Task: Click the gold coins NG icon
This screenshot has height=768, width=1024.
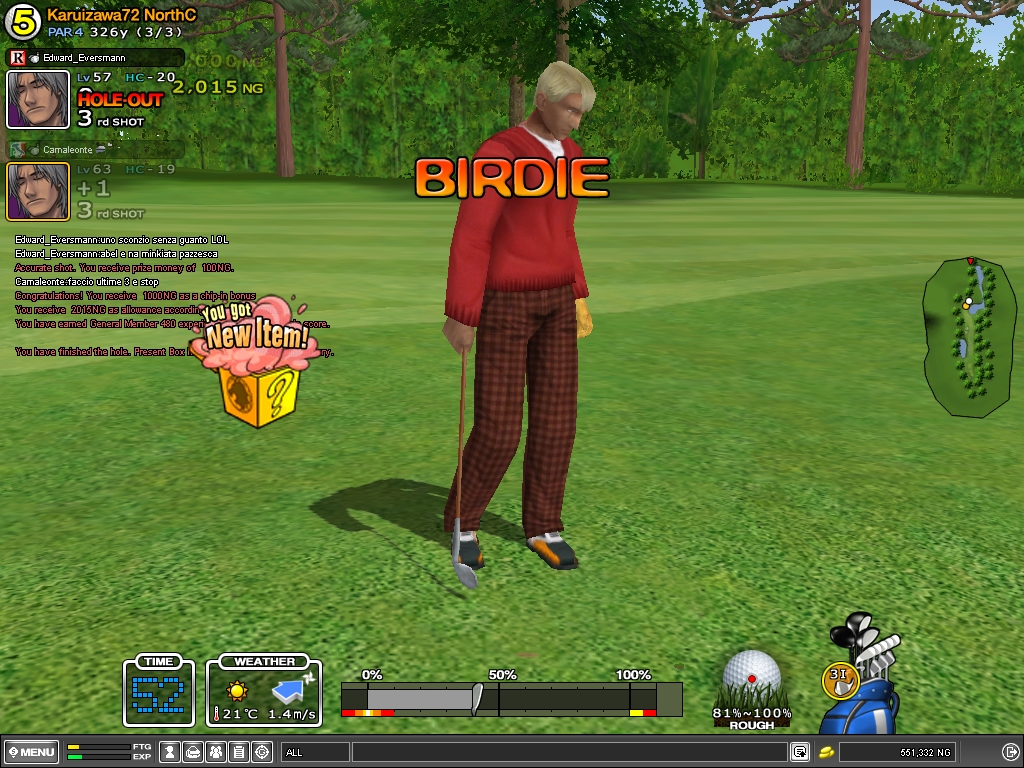Action: coord(827,752)
